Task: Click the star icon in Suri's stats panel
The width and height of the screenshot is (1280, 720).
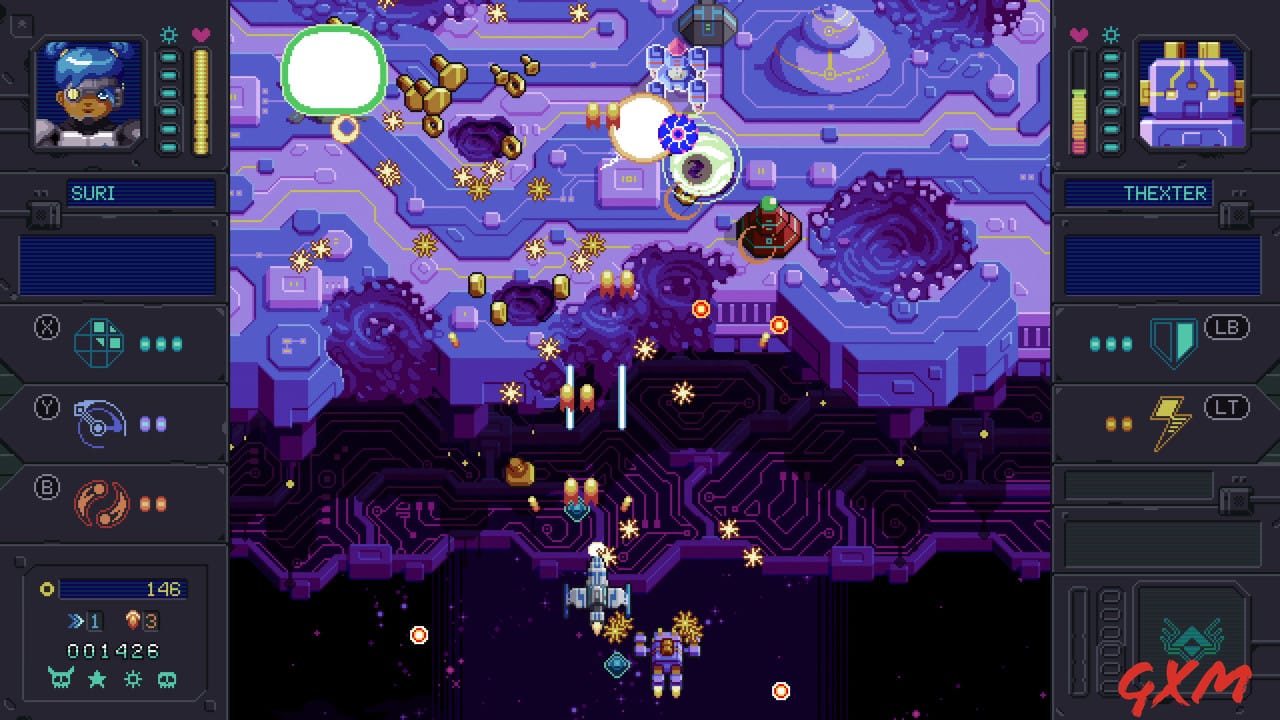Action: [x=95, y=679]
